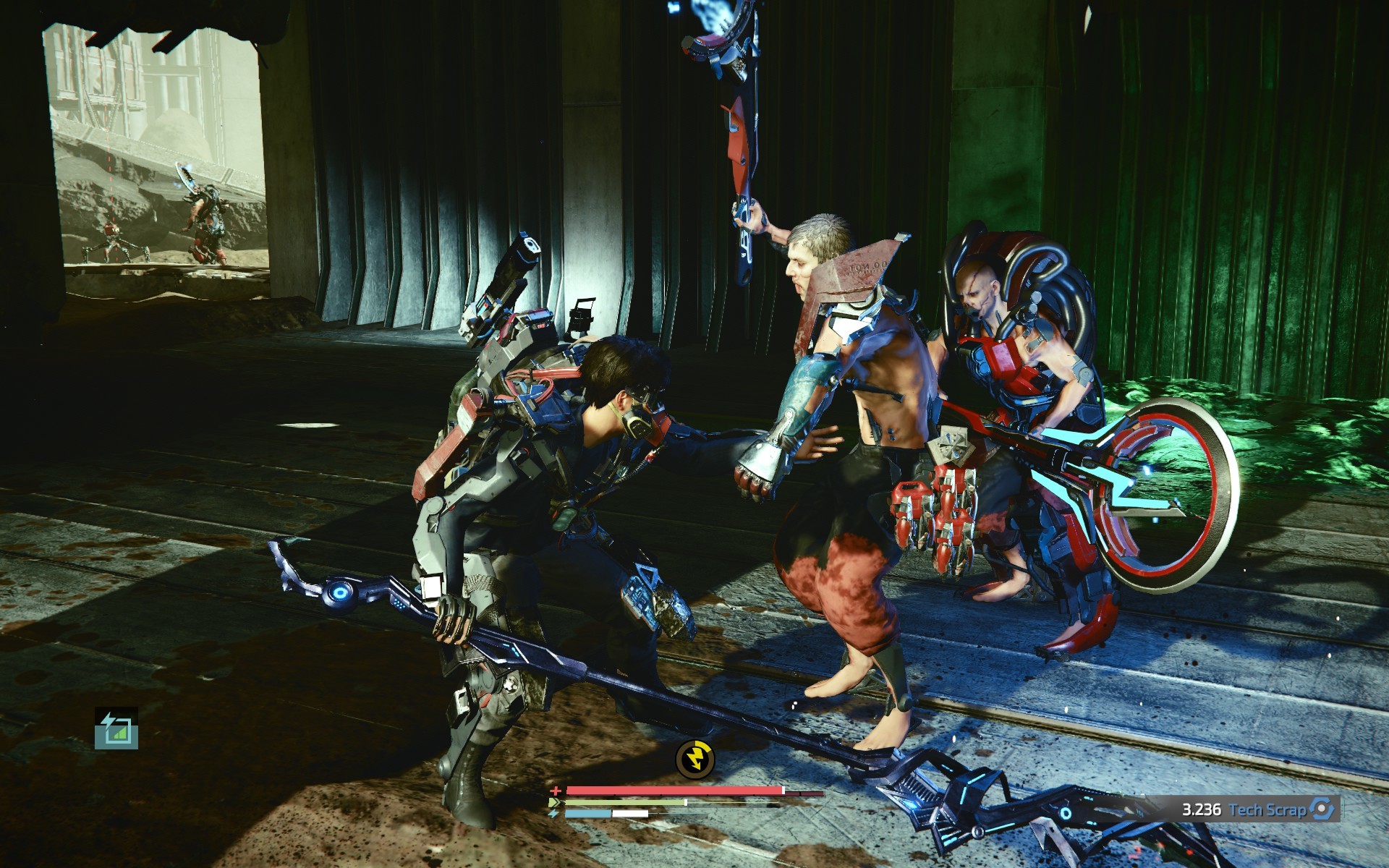
Task: Click the white lightning on the battery indicator
Action: tap(108, 719)
